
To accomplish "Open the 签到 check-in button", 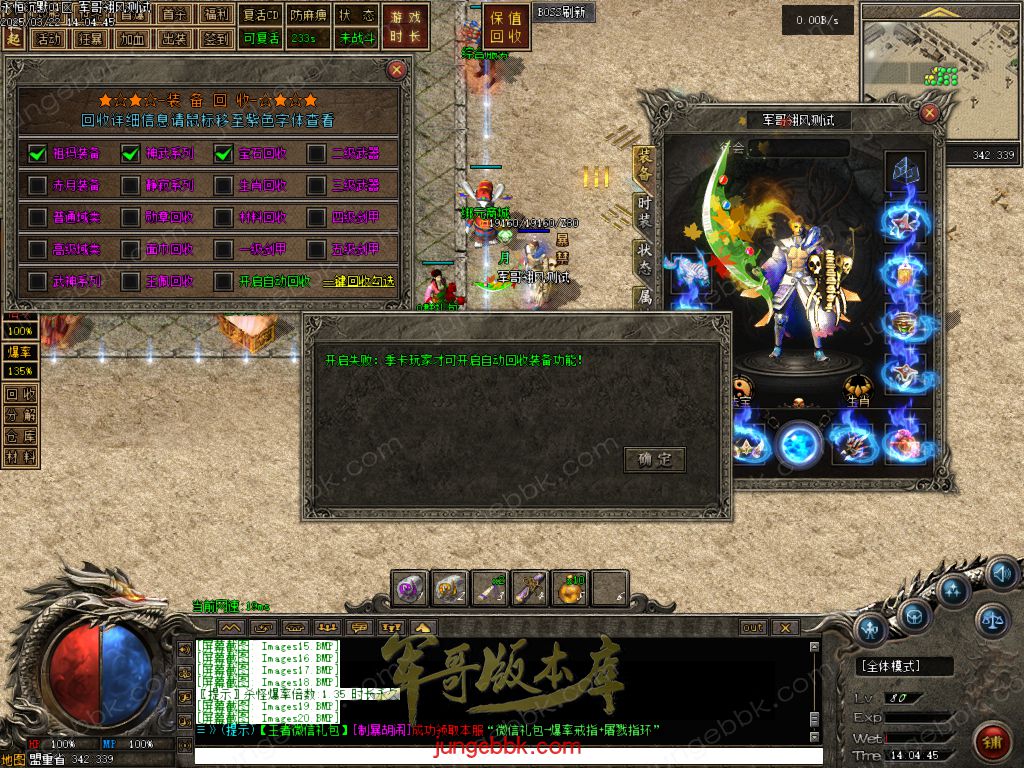I will click(215, 39).
